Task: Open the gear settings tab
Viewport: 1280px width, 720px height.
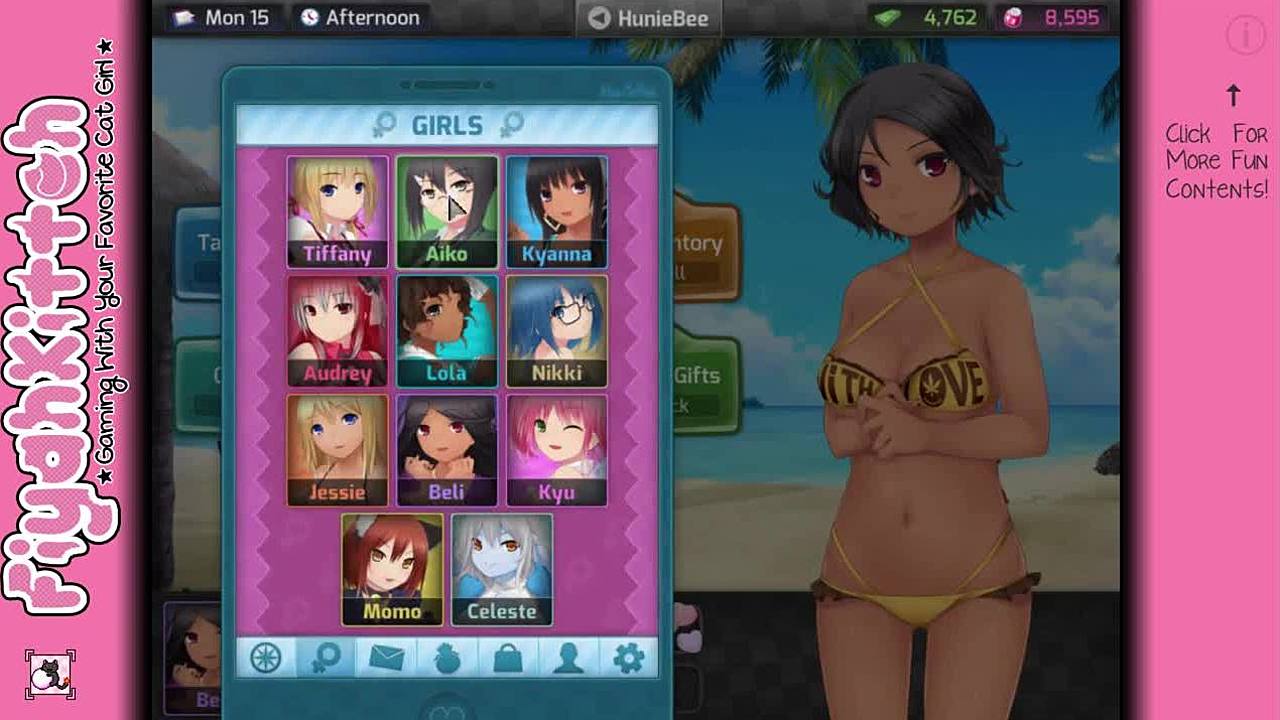Action: [628, 657]
